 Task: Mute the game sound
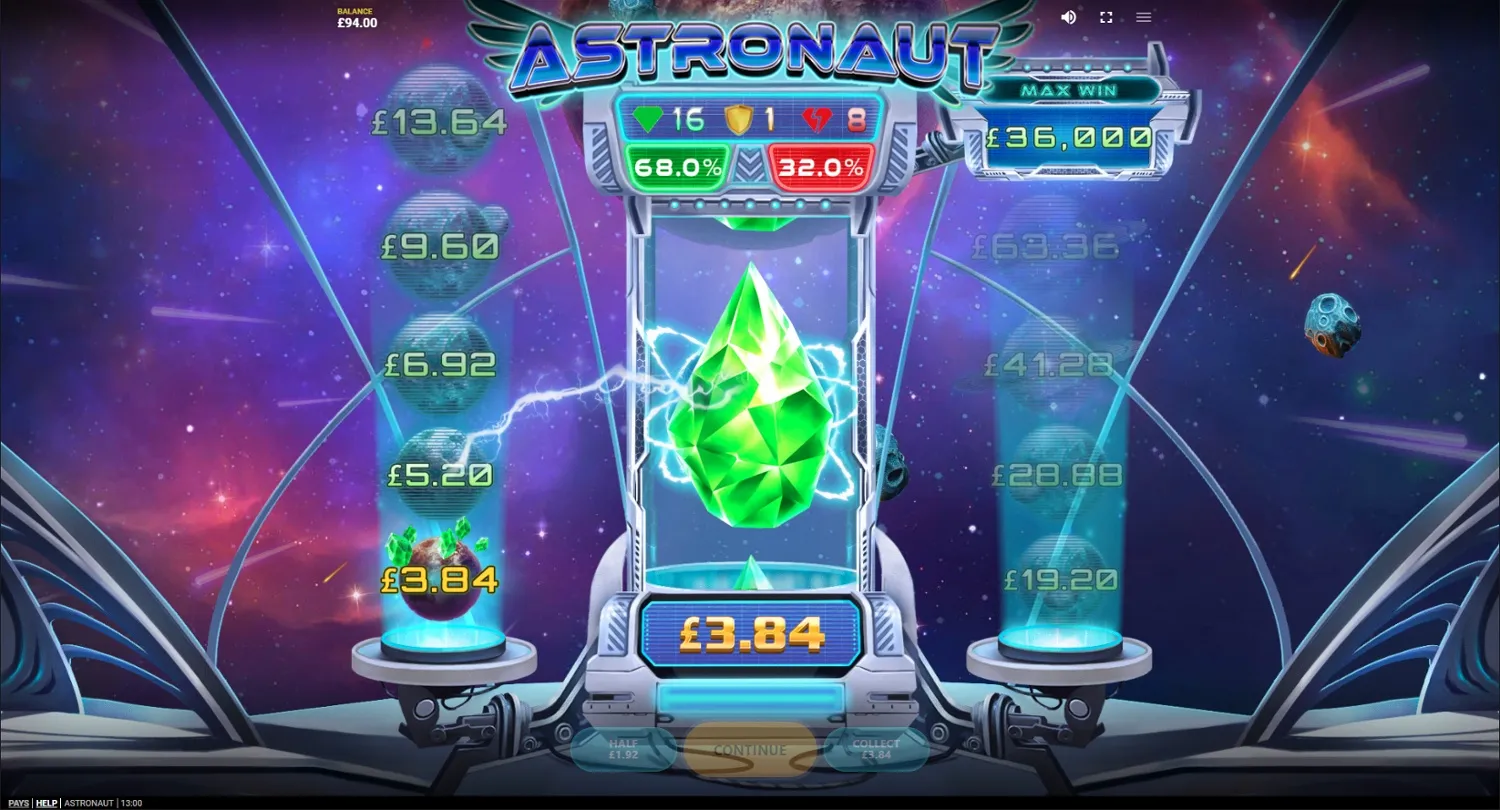pyautogui.click(x=1068, y=17)
